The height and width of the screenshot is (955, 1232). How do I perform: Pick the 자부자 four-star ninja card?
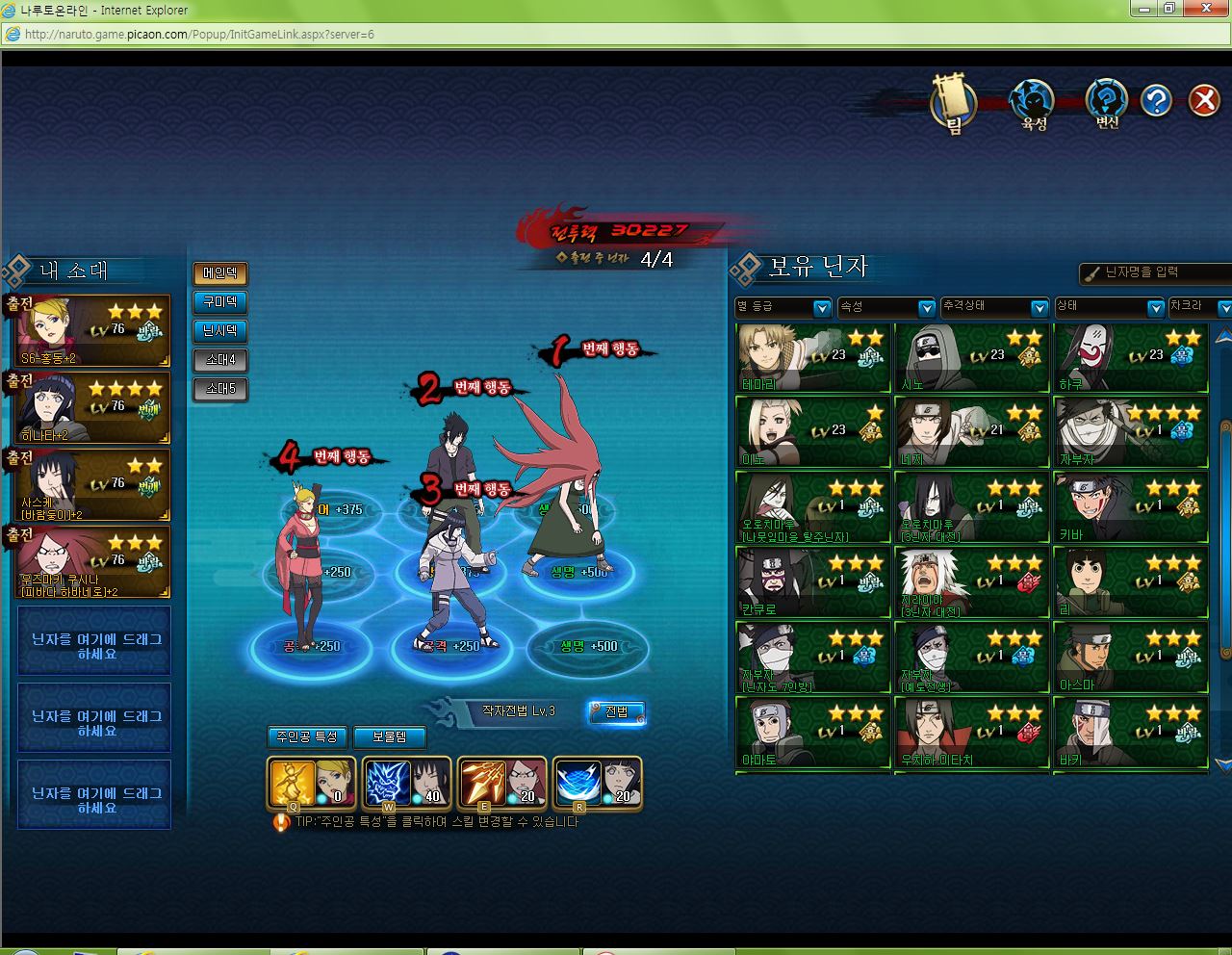click(1130, 433)
